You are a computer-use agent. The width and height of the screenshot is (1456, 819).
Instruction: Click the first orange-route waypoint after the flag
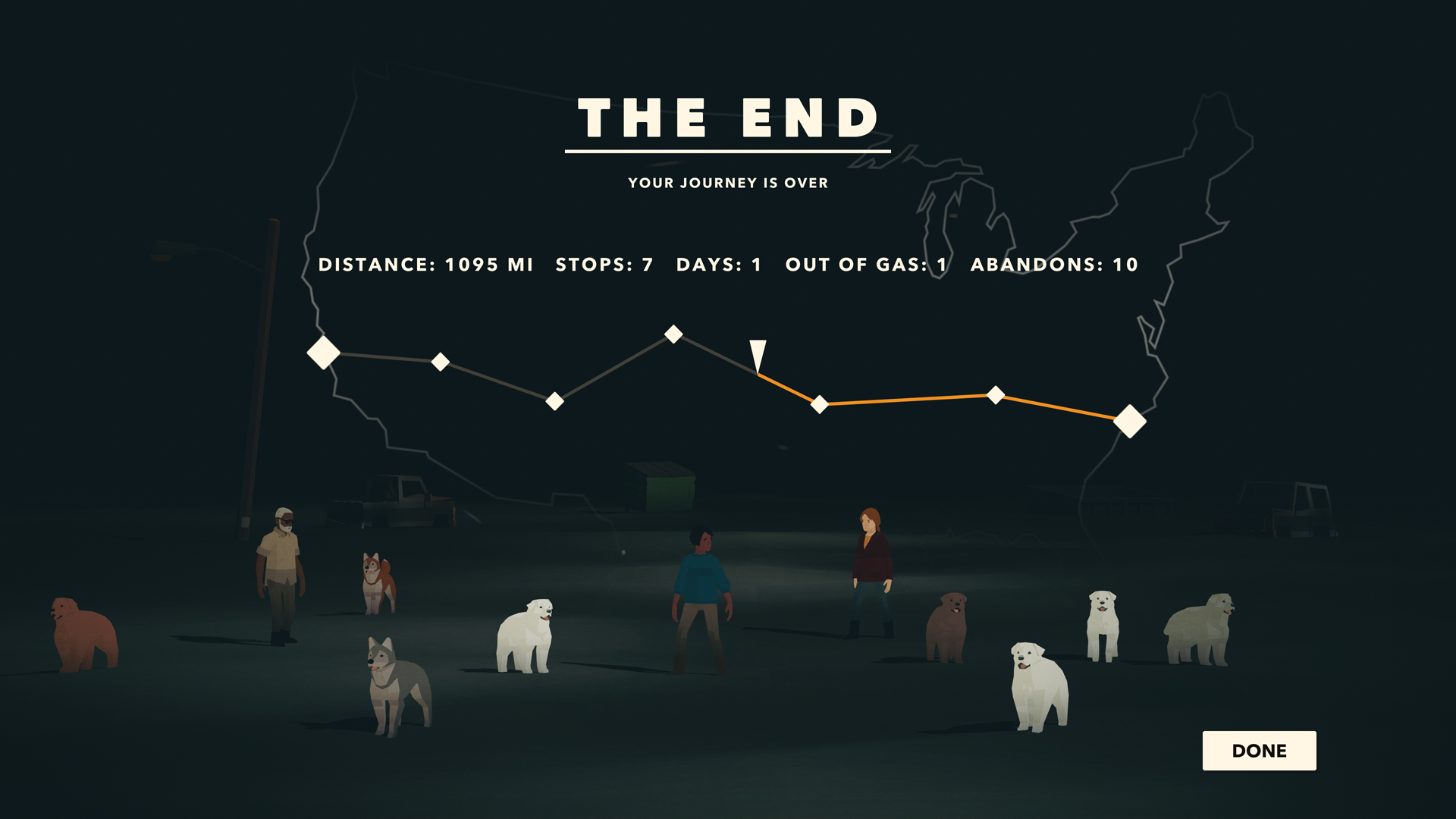tap(821, 405)
